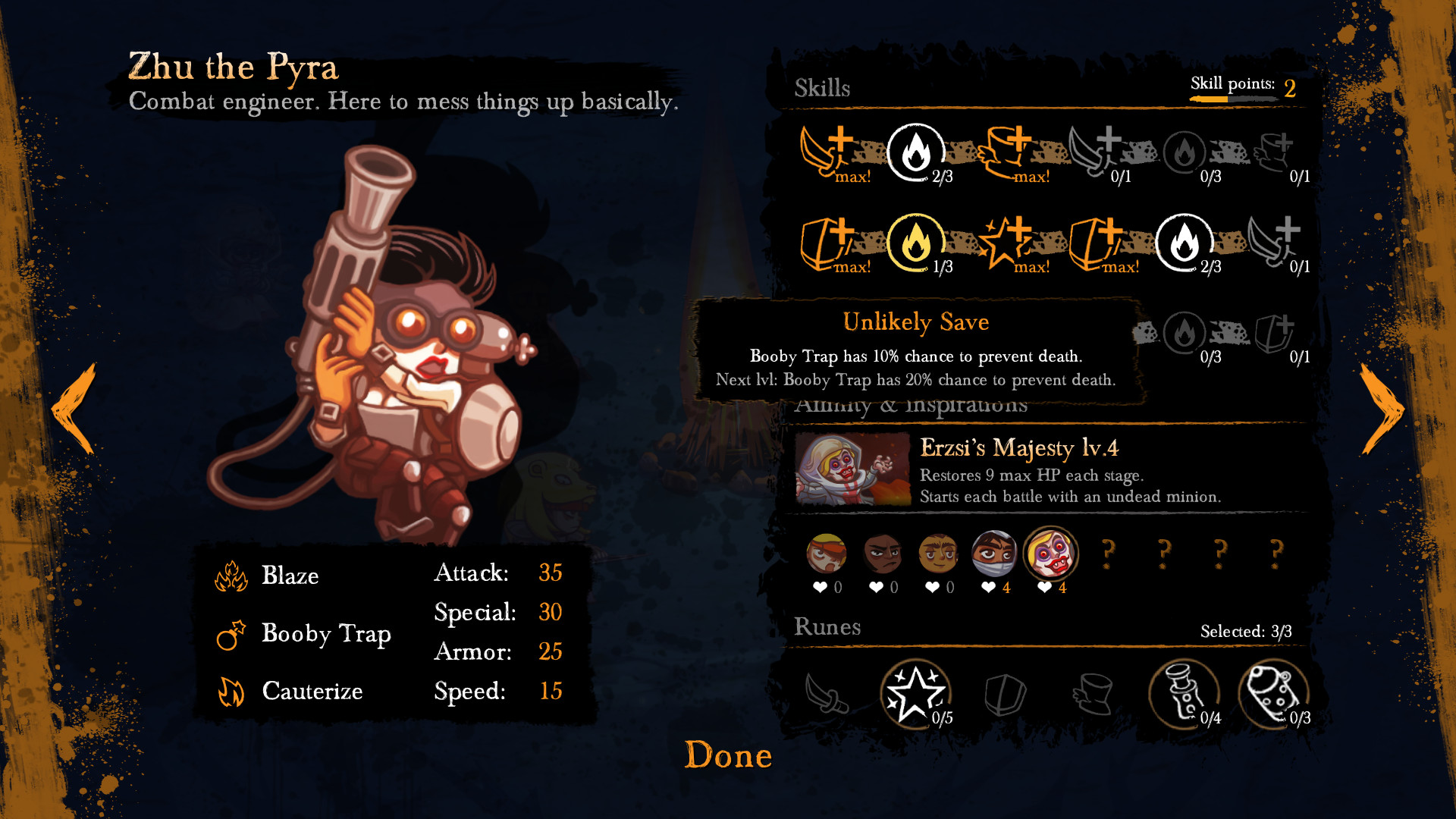1456x819 pixels.
Task: Select the greyed boot rune
Action: [1094, 693]
